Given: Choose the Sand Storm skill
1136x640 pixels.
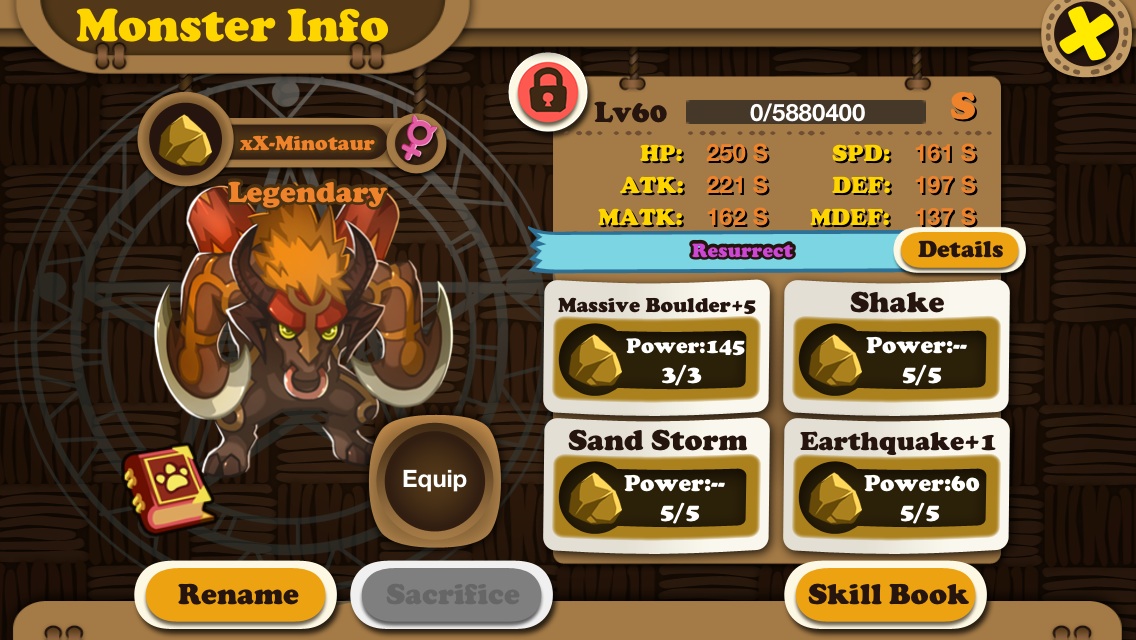Looking at the screenshot, I should (x=656, y=486).
